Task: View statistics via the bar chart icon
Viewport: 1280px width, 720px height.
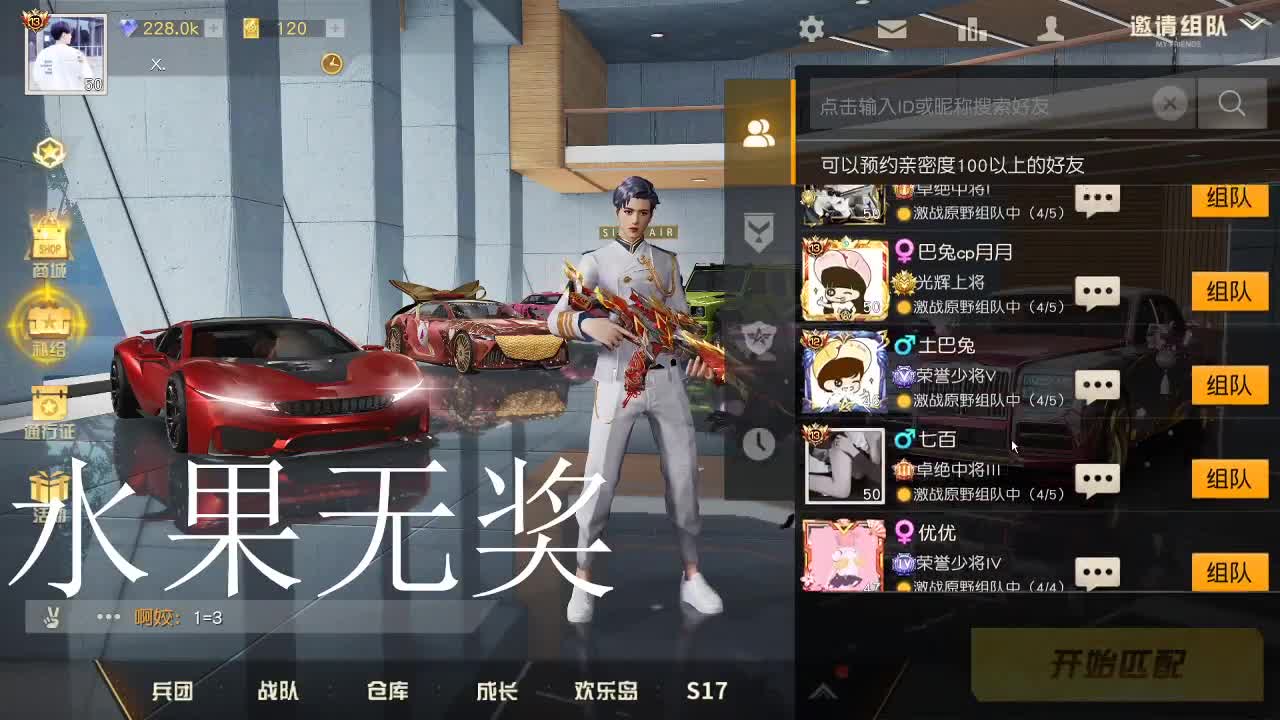Action: tap(971, 28)
